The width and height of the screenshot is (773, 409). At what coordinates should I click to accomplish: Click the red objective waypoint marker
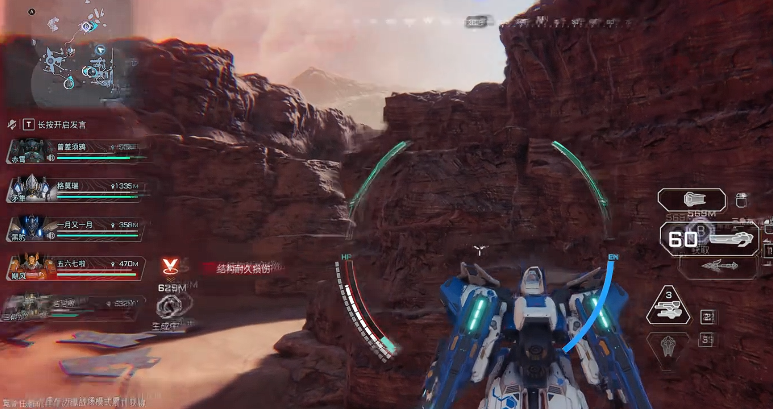pos(171,266)
